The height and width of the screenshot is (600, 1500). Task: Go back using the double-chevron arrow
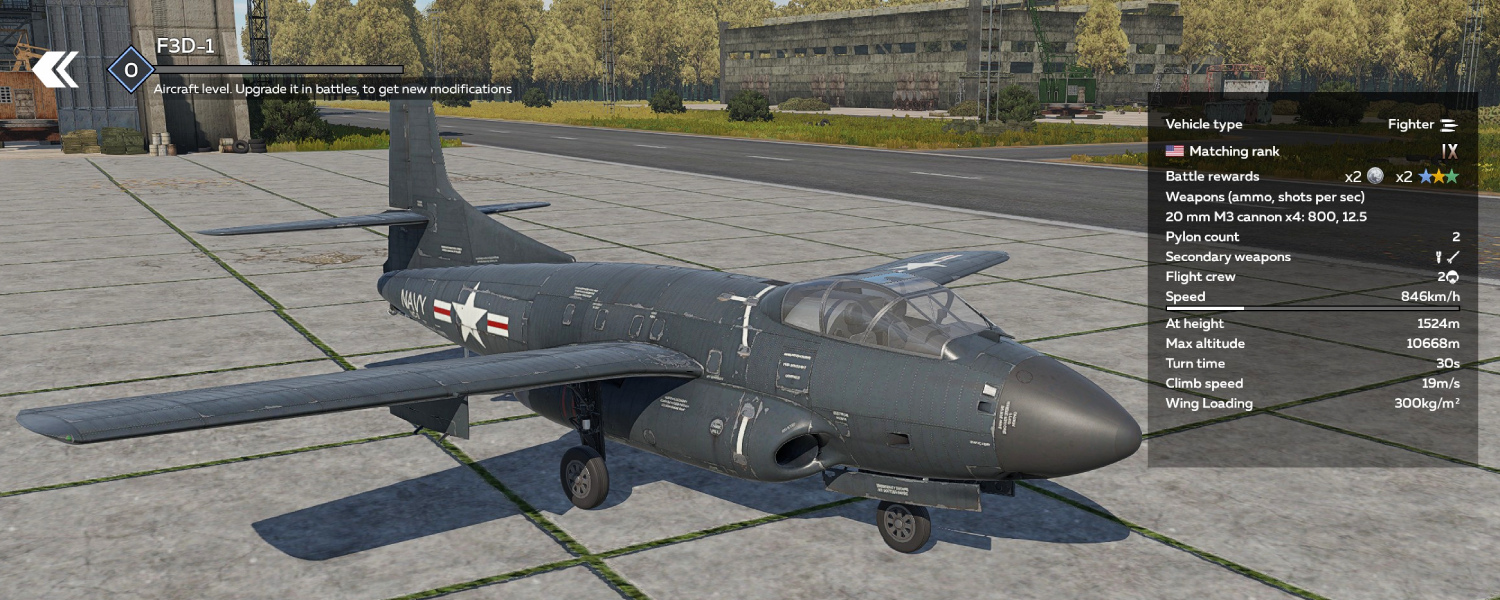[55, 70]
